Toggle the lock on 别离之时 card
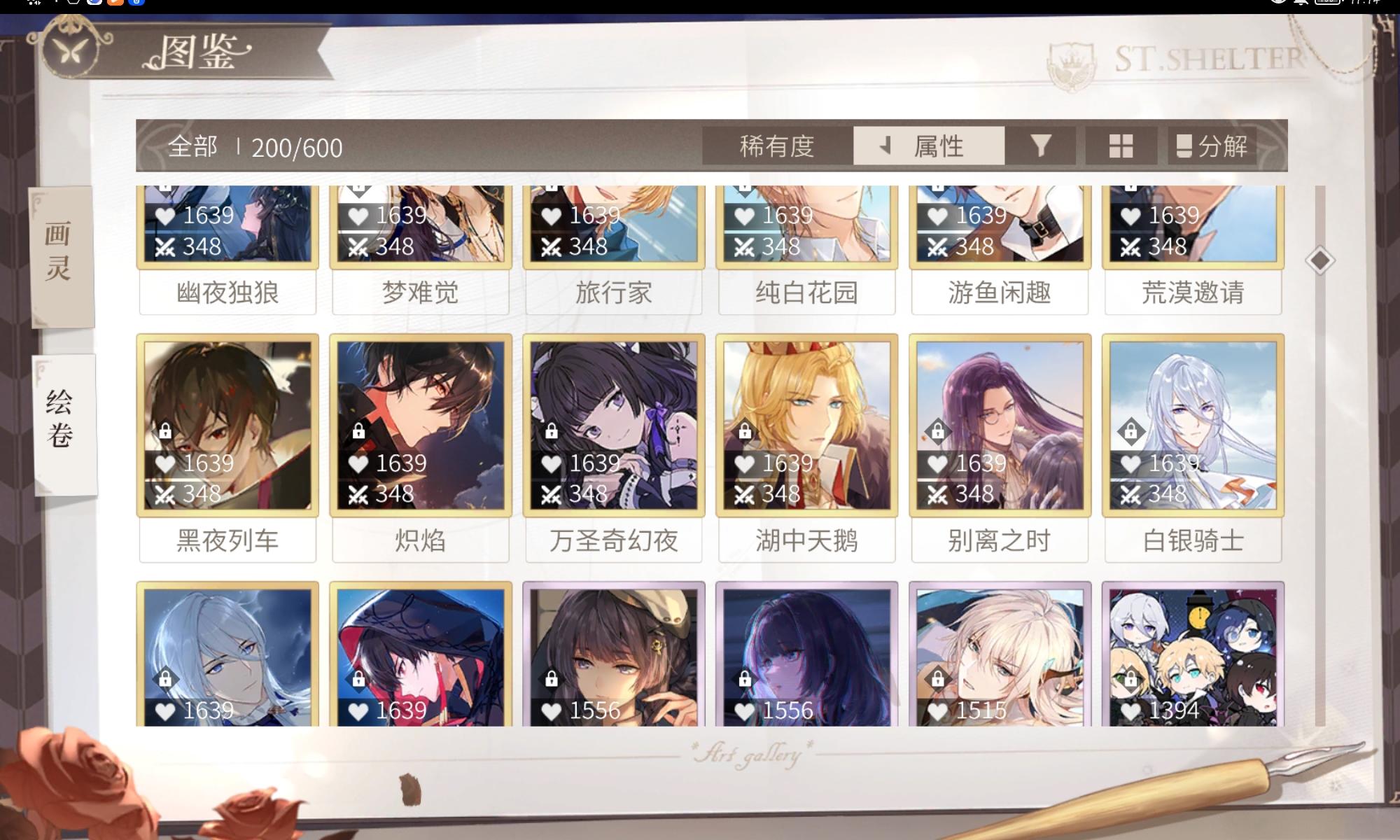This screenshot has width=1400, height=840. pyautogui.click(x=937, y=430)
